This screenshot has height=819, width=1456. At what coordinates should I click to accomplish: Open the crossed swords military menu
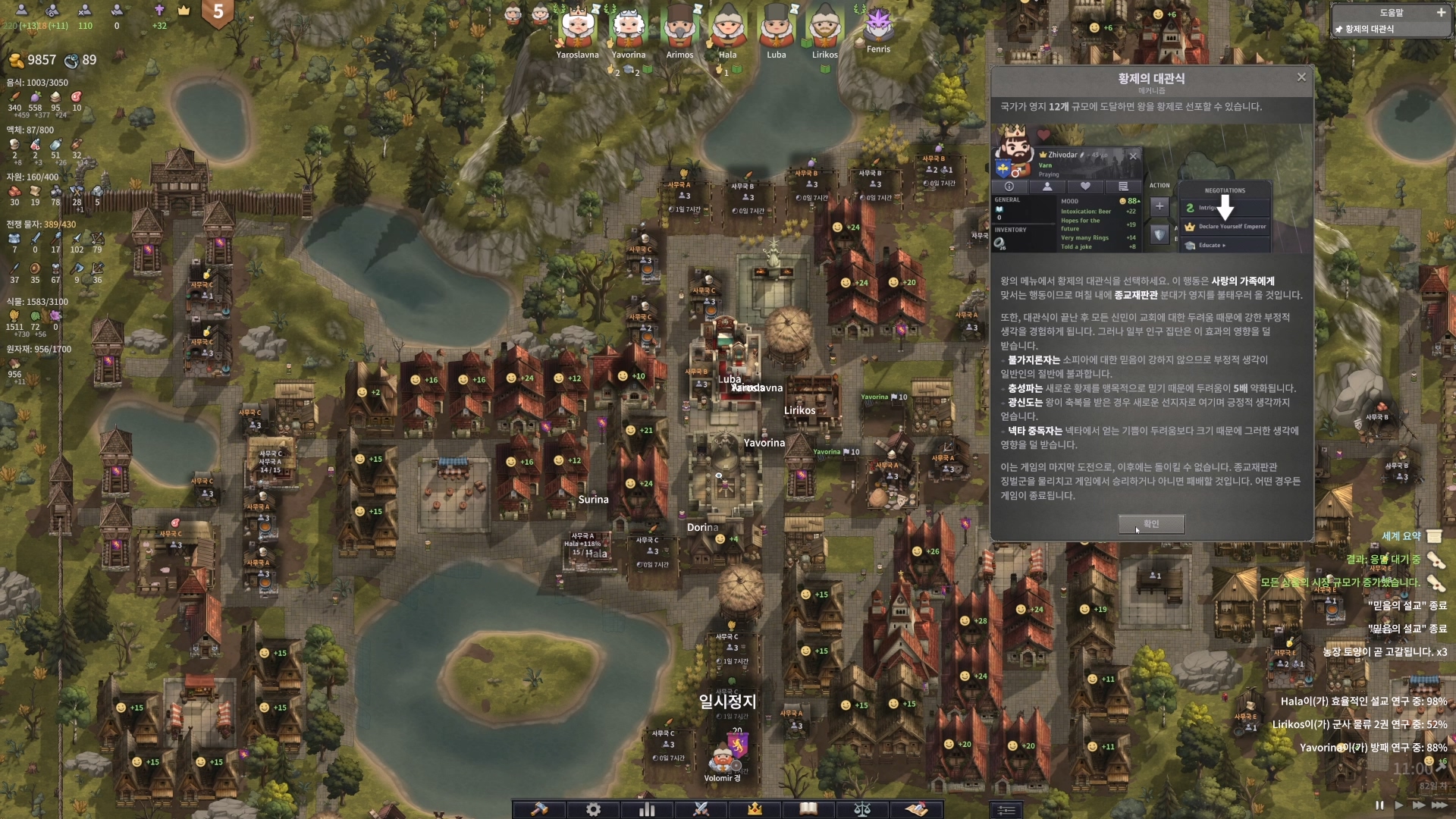pyautogui.click(x=701, y=809)
